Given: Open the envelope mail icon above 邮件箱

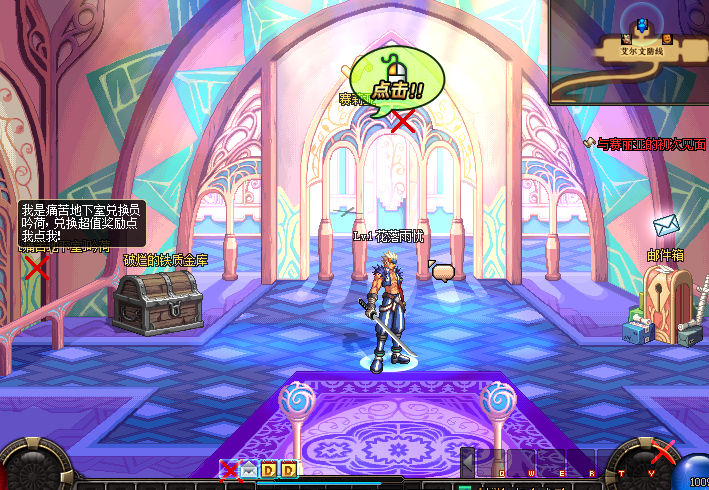Looking at the screenshot, I should pos(666,226).
